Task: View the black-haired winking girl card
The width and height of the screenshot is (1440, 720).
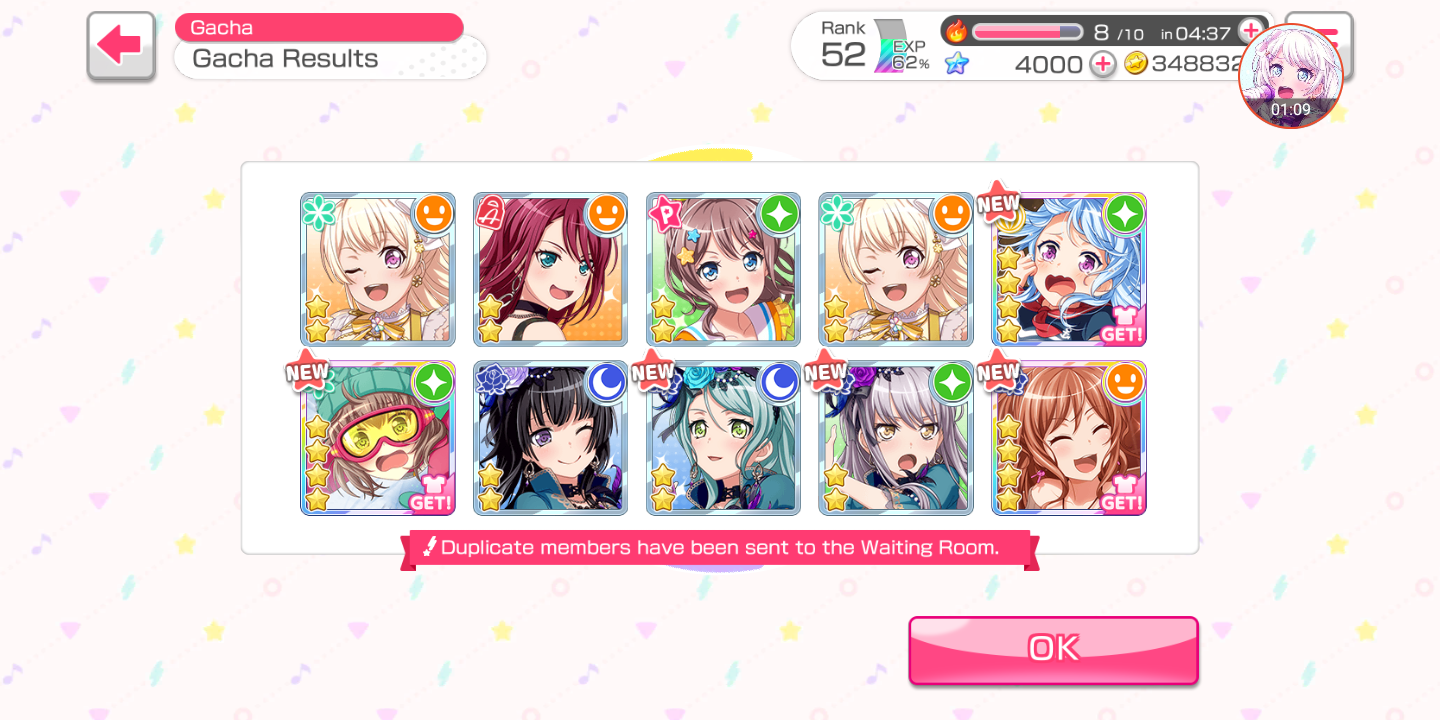Action: point(550,438)
